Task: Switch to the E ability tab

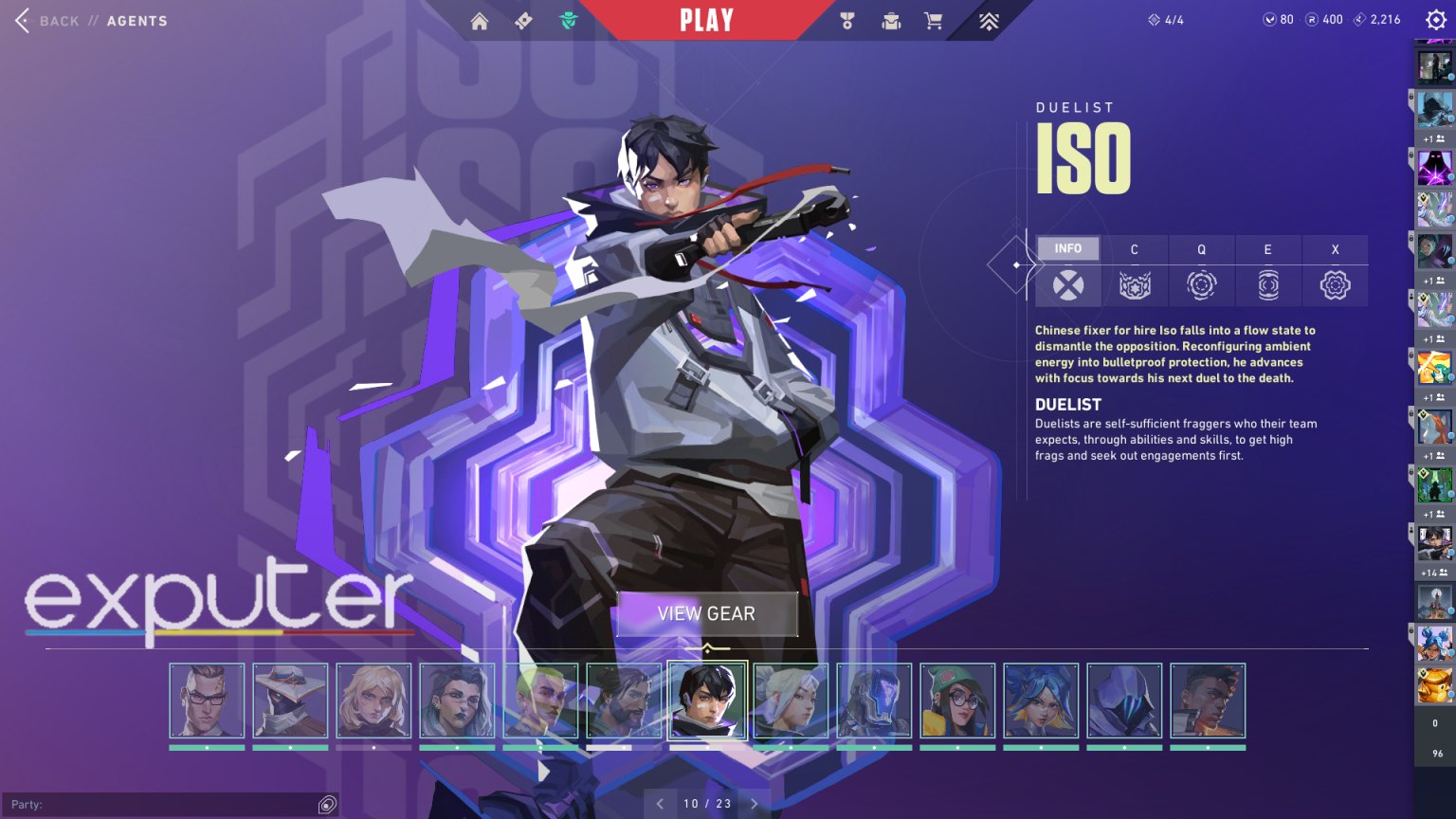Action: click(x=1267, y=248)
